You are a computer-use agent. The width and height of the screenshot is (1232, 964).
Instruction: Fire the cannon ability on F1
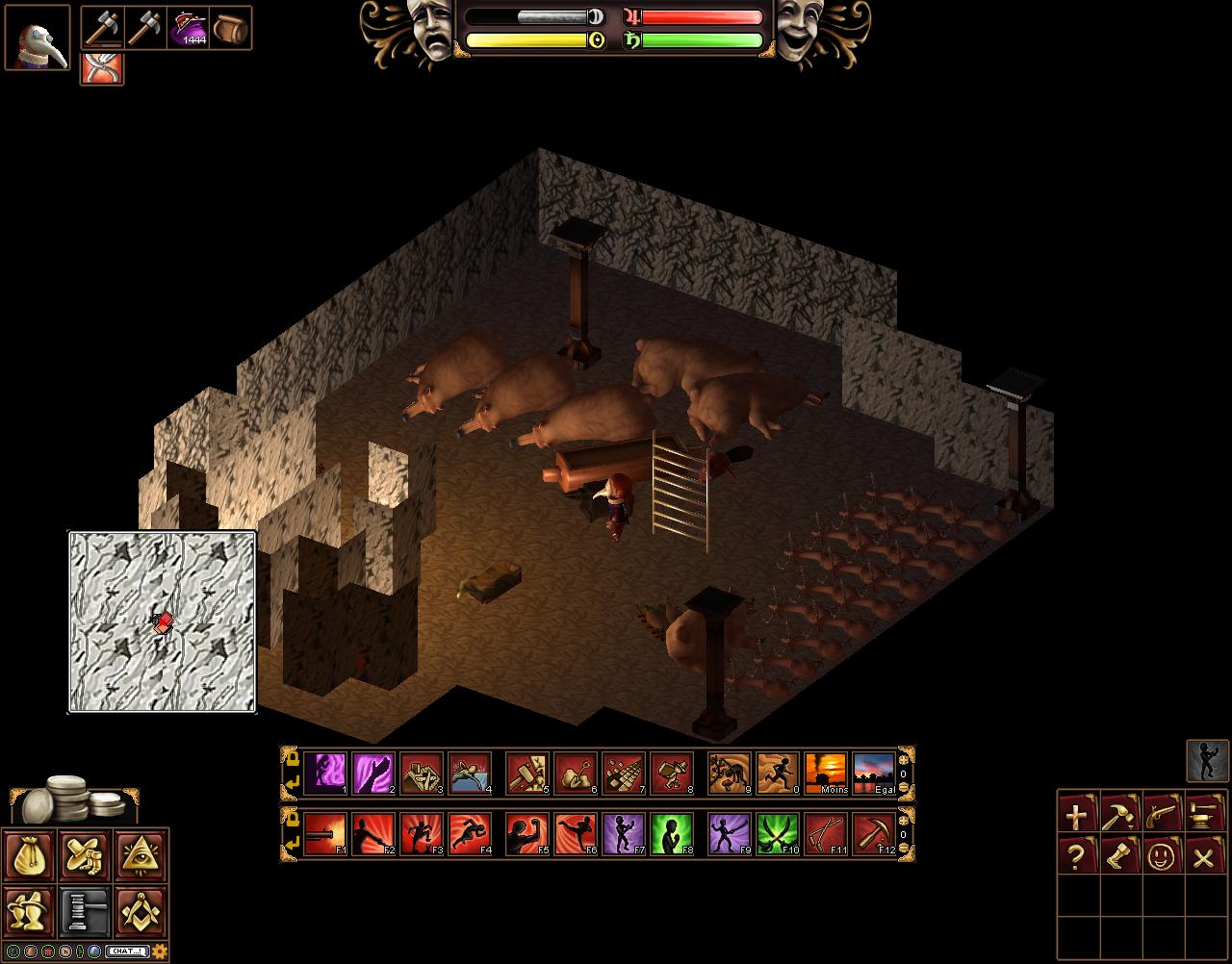[324, 833]
